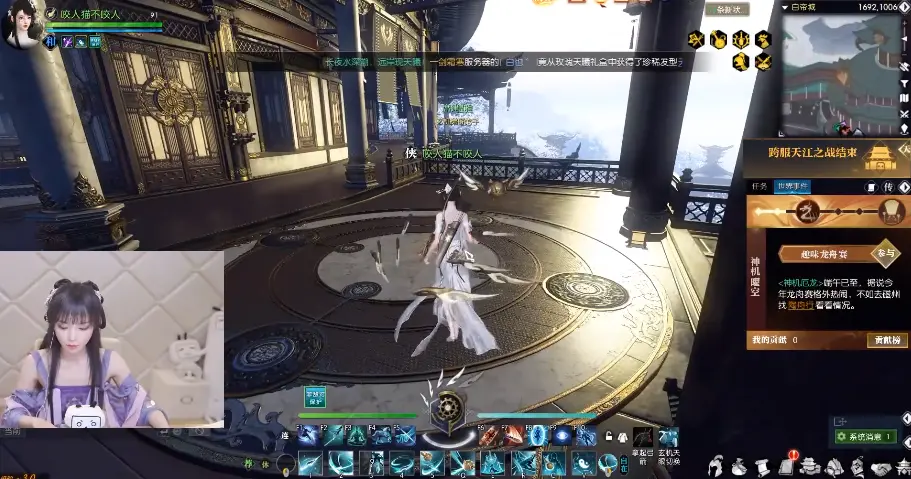Activate the 玄机天宗切换 stance icon

pyautogui.click(x=668, y=438)
